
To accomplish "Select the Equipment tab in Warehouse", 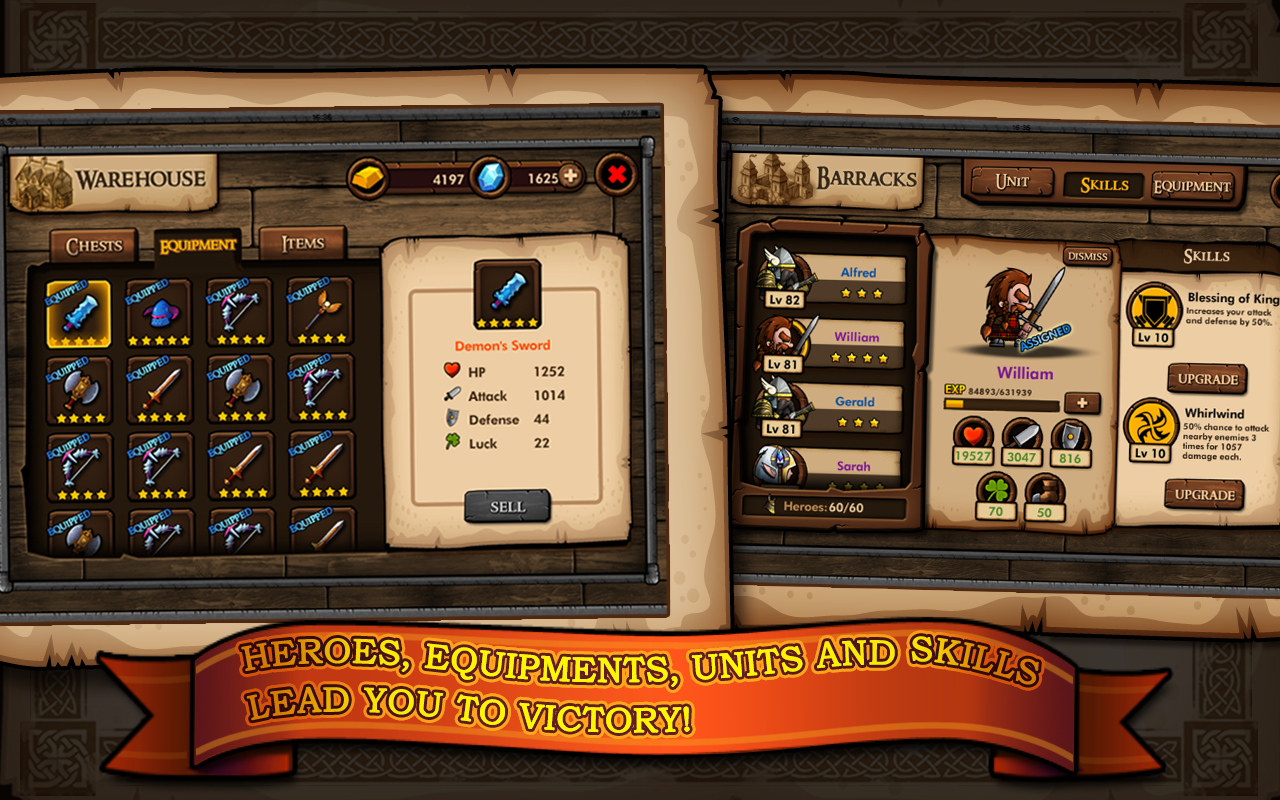I will (197, 245).
